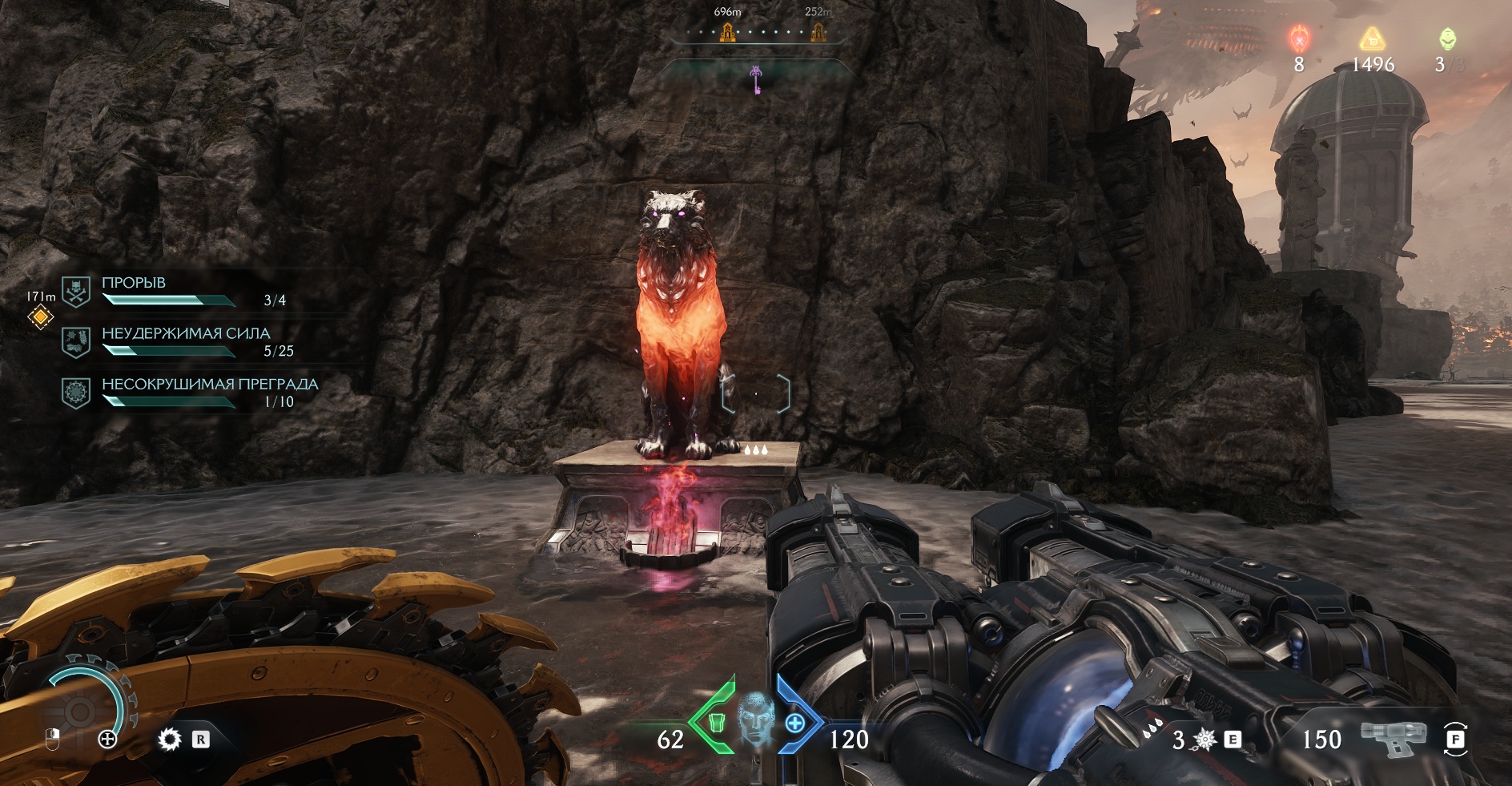Select the purple key icon on compass
This screenshot has width=1512, height=786.
pos(755,78)
